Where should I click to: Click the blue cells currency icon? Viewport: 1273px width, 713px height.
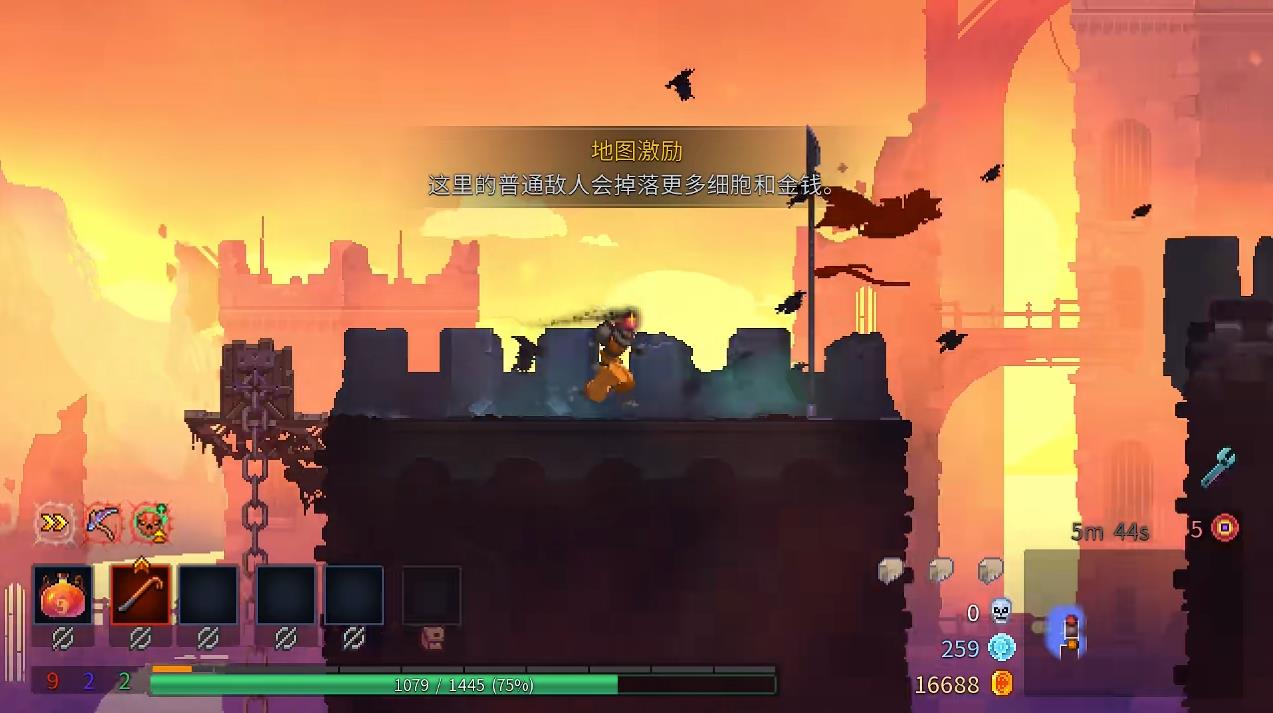[x=1002, y=648]
